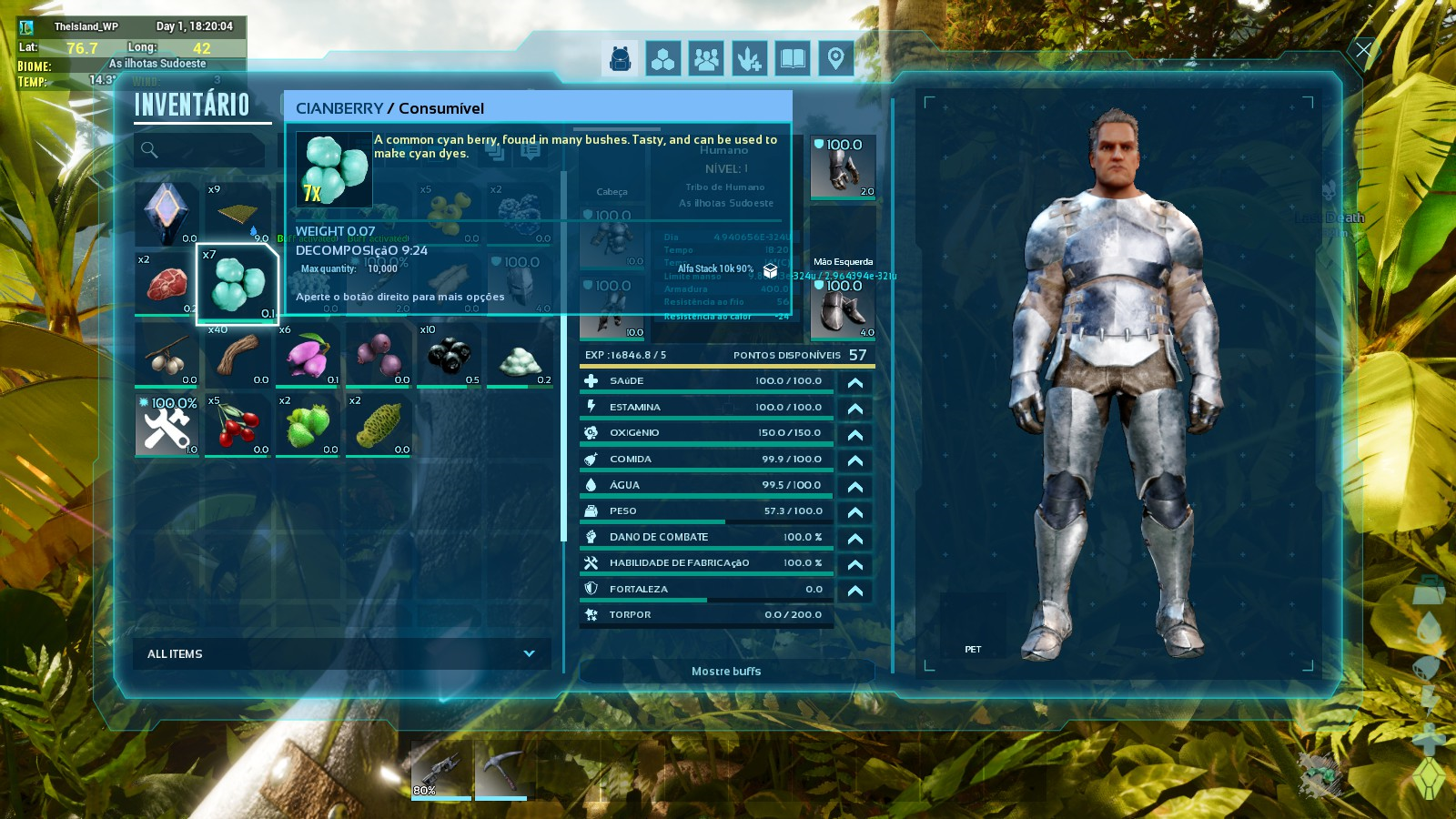This screenshot has width=1456, height=819.
Task: Open the engrams hexagon tab
Action: click(x=663, y=59)
